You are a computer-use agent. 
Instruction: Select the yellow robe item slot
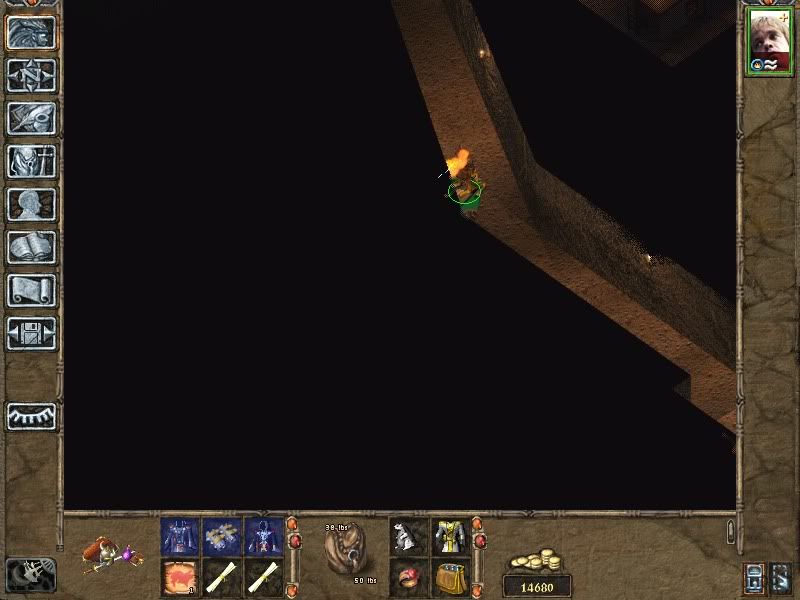(x=450, y=536)
